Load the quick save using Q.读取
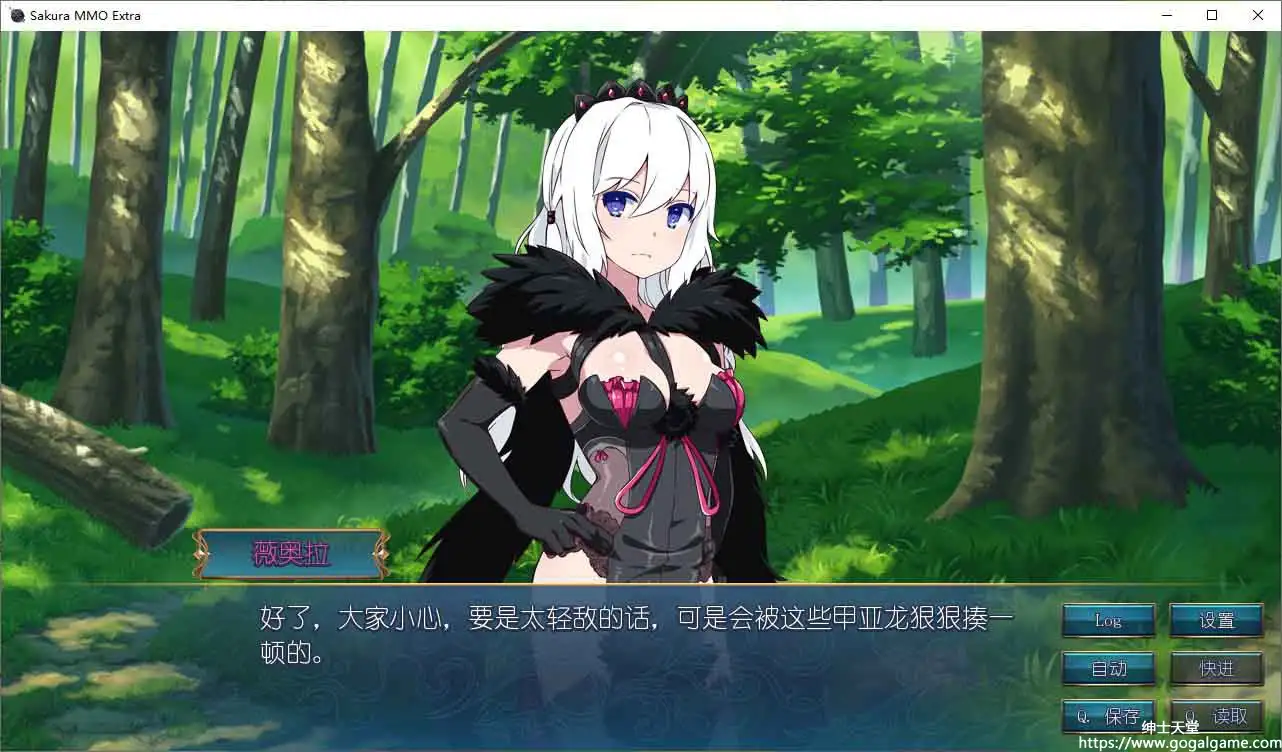 tap(1216, 716)
